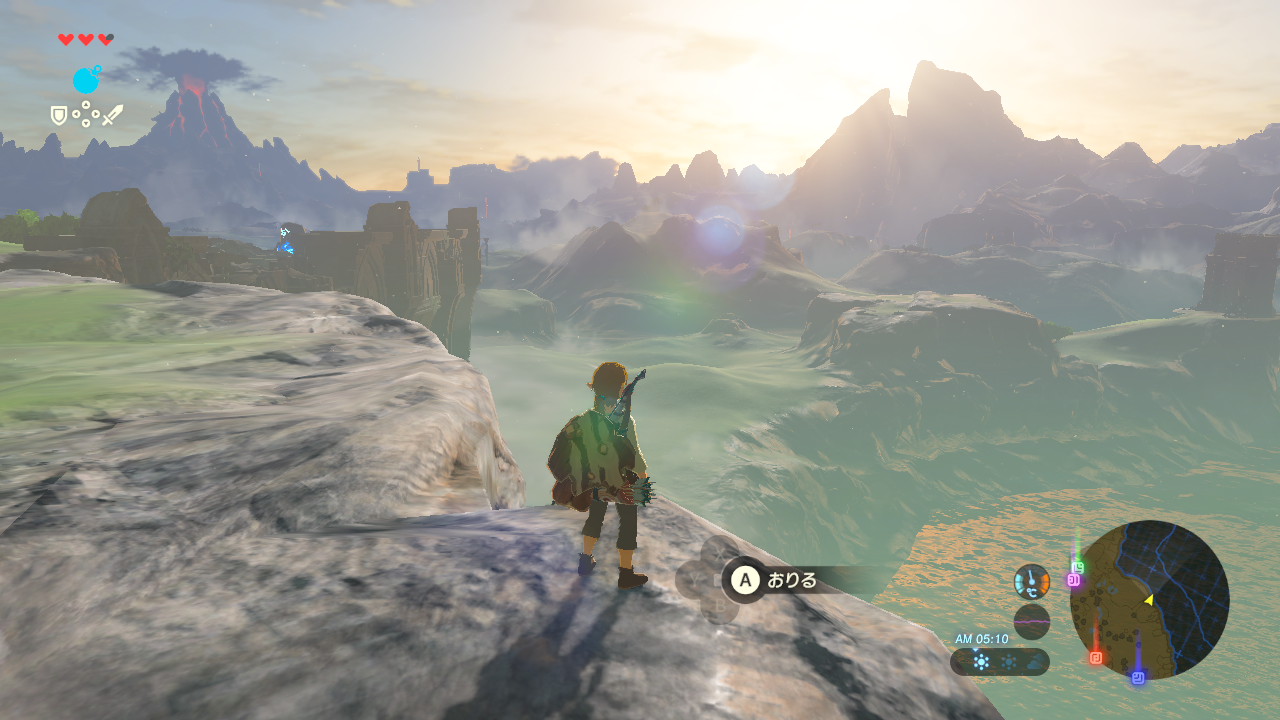This screenshot has height=720, width=1280.
Task: Open the circular minimap
Action: [1149, 600]
